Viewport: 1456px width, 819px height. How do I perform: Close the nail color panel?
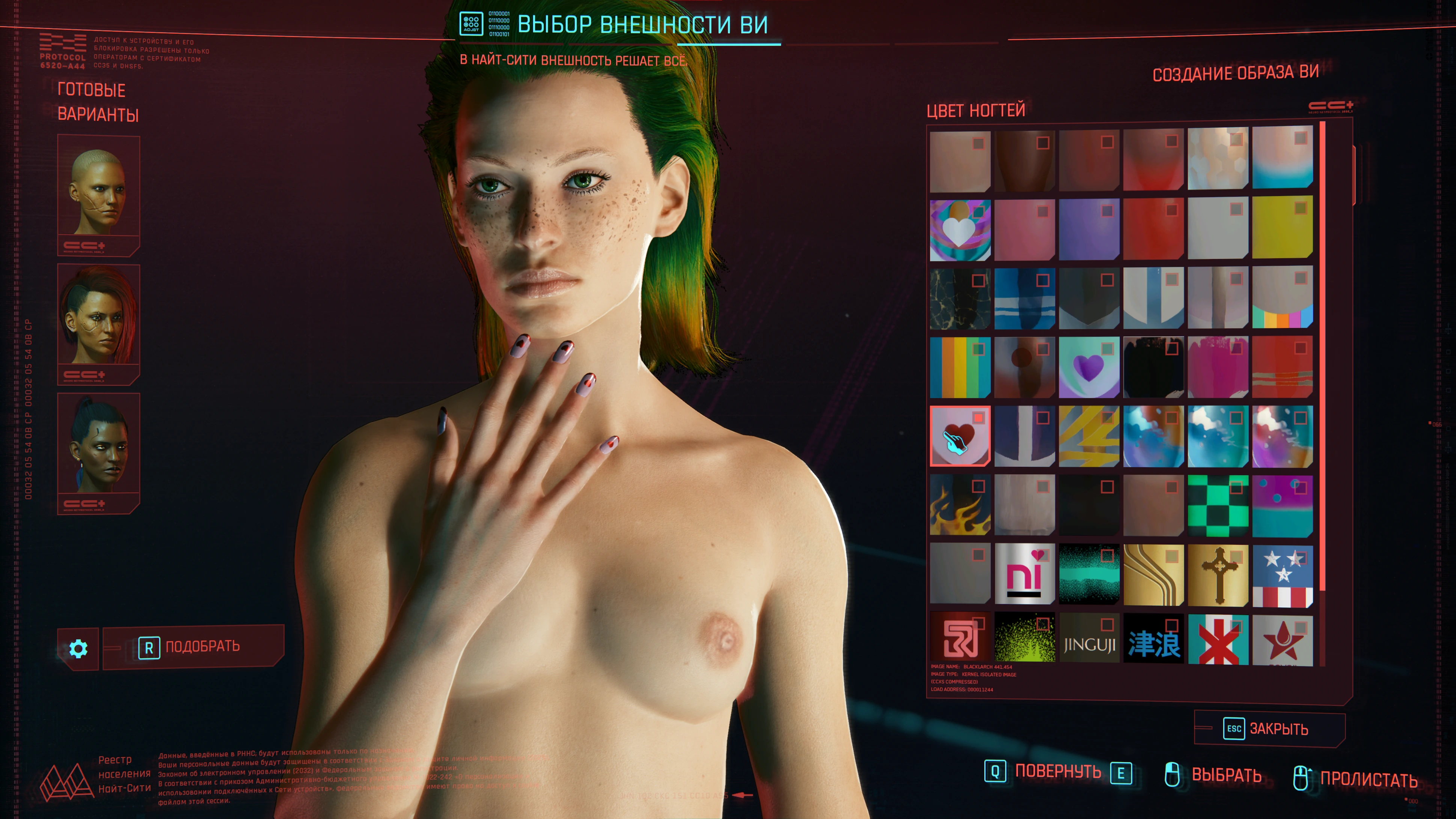pos(1269,729)
